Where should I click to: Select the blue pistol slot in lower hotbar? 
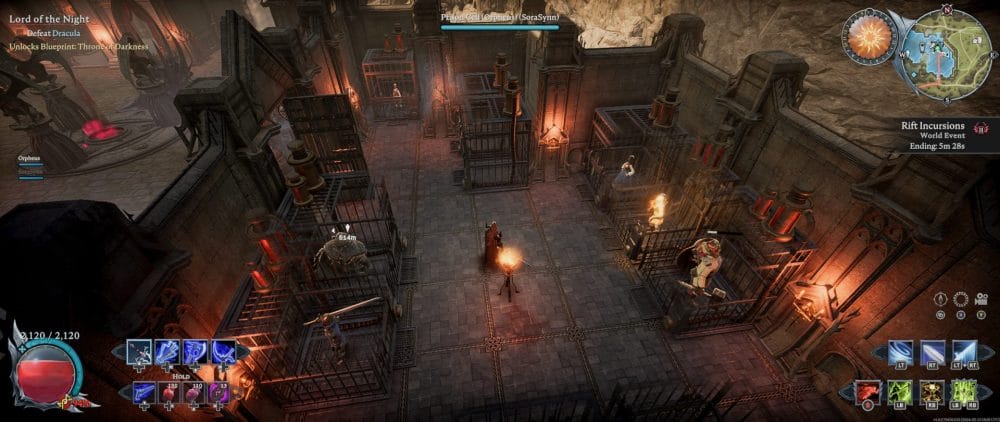(146, 392)
